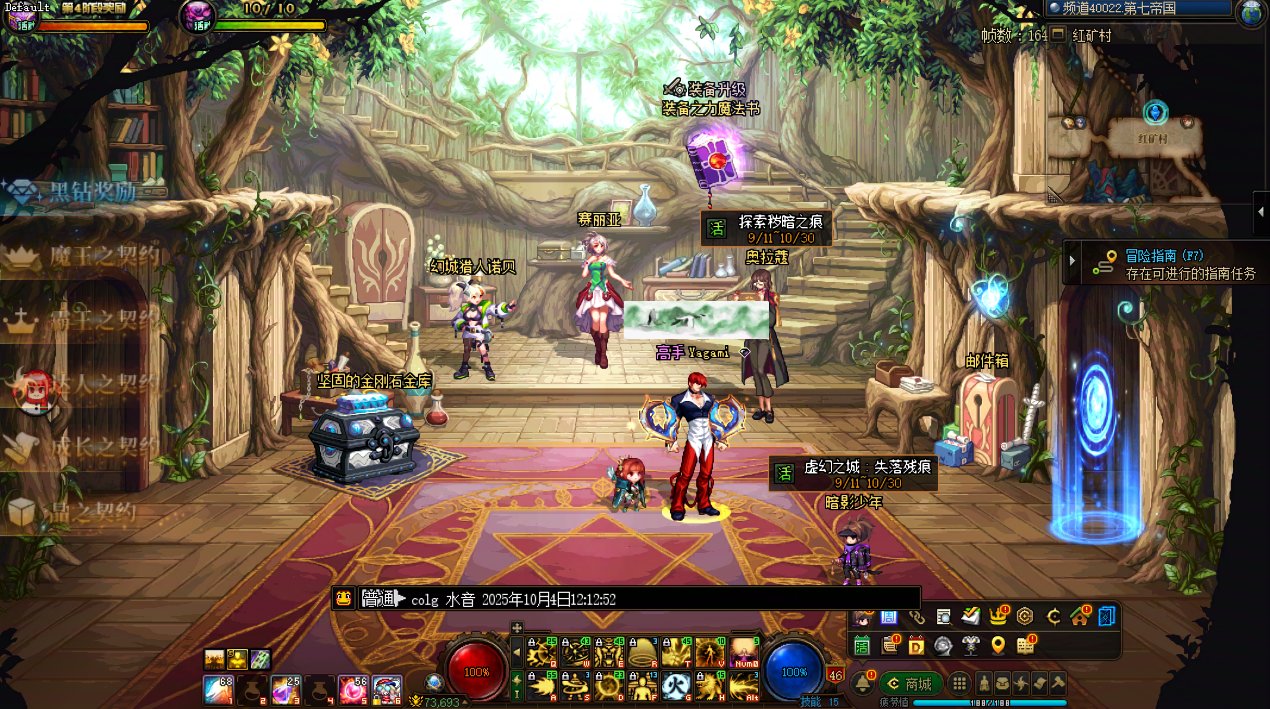This screenshot has height=709, width=1270.
Task: Open the globe world map icon
Action: pyautogui.click(x=1251, y=13)
